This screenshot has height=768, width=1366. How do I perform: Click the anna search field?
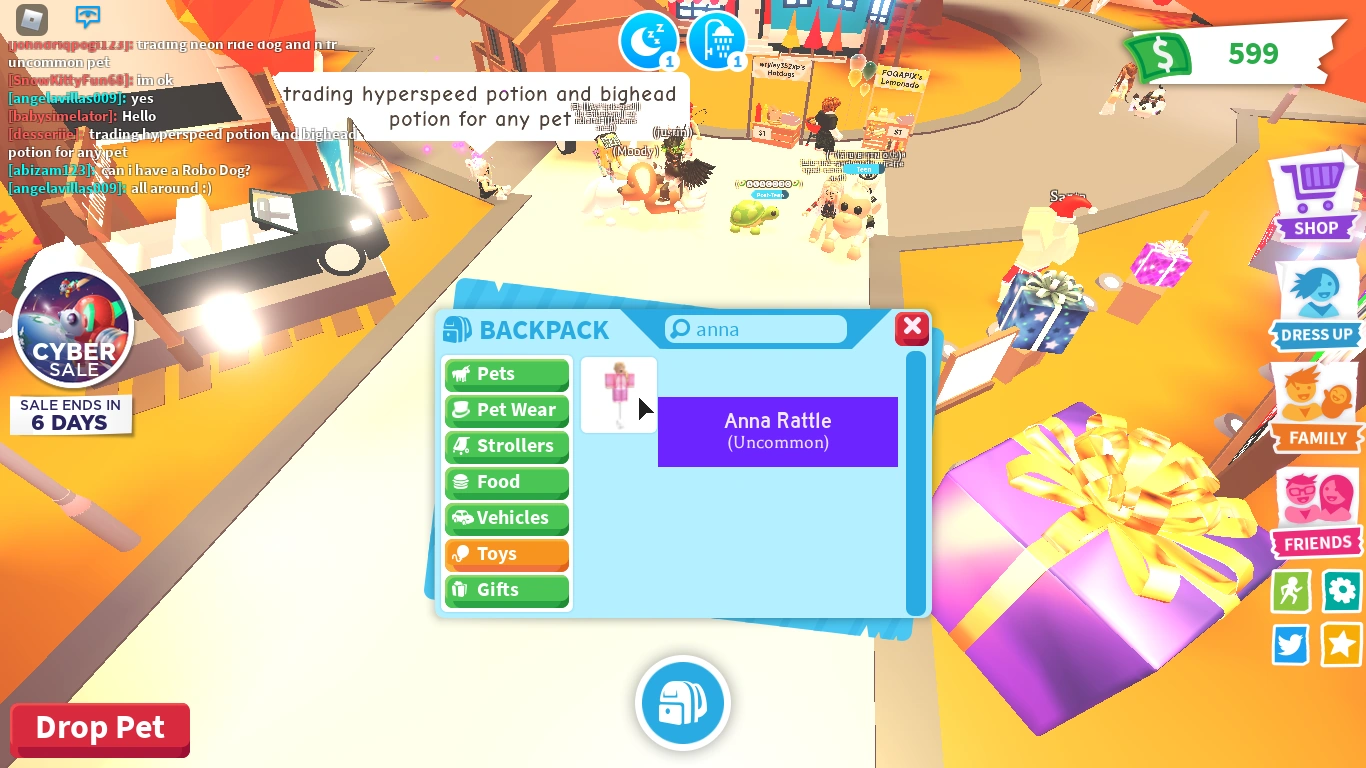[x=755, y=329]
